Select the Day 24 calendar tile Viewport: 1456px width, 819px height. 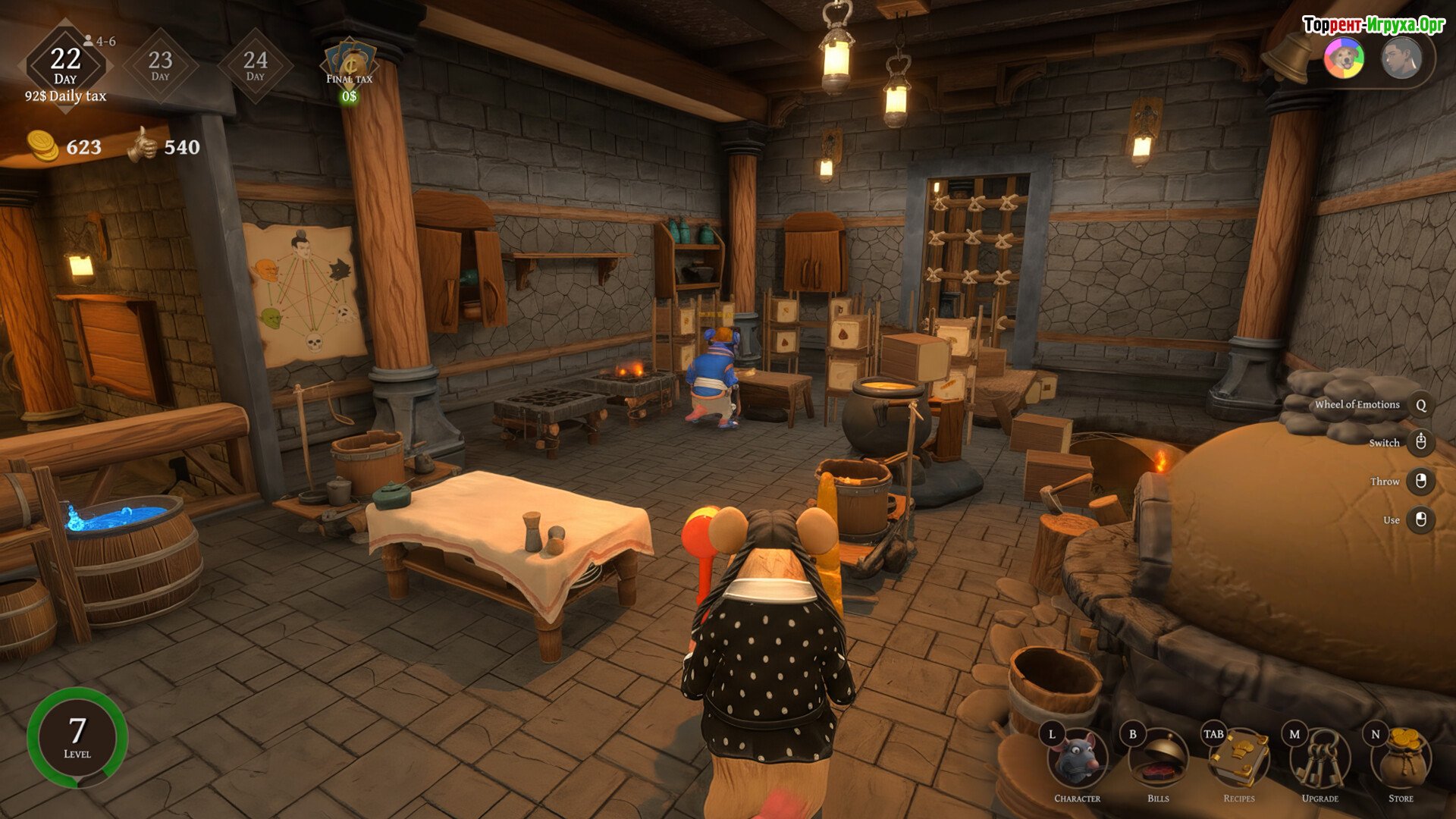pyautogui.click(x=255, y=66)
